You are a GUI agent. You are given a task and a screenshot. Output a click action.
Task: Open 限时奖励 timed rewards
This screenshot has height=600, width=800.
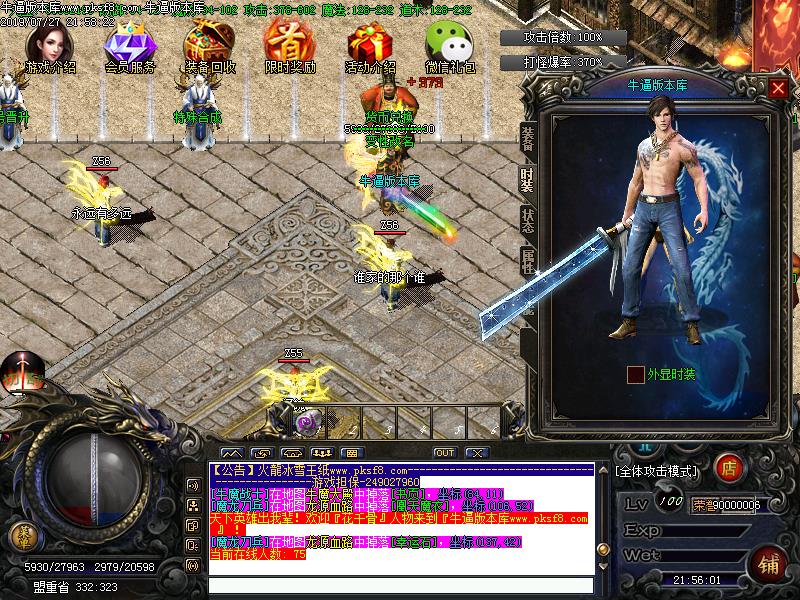click(x=289, y=46)
